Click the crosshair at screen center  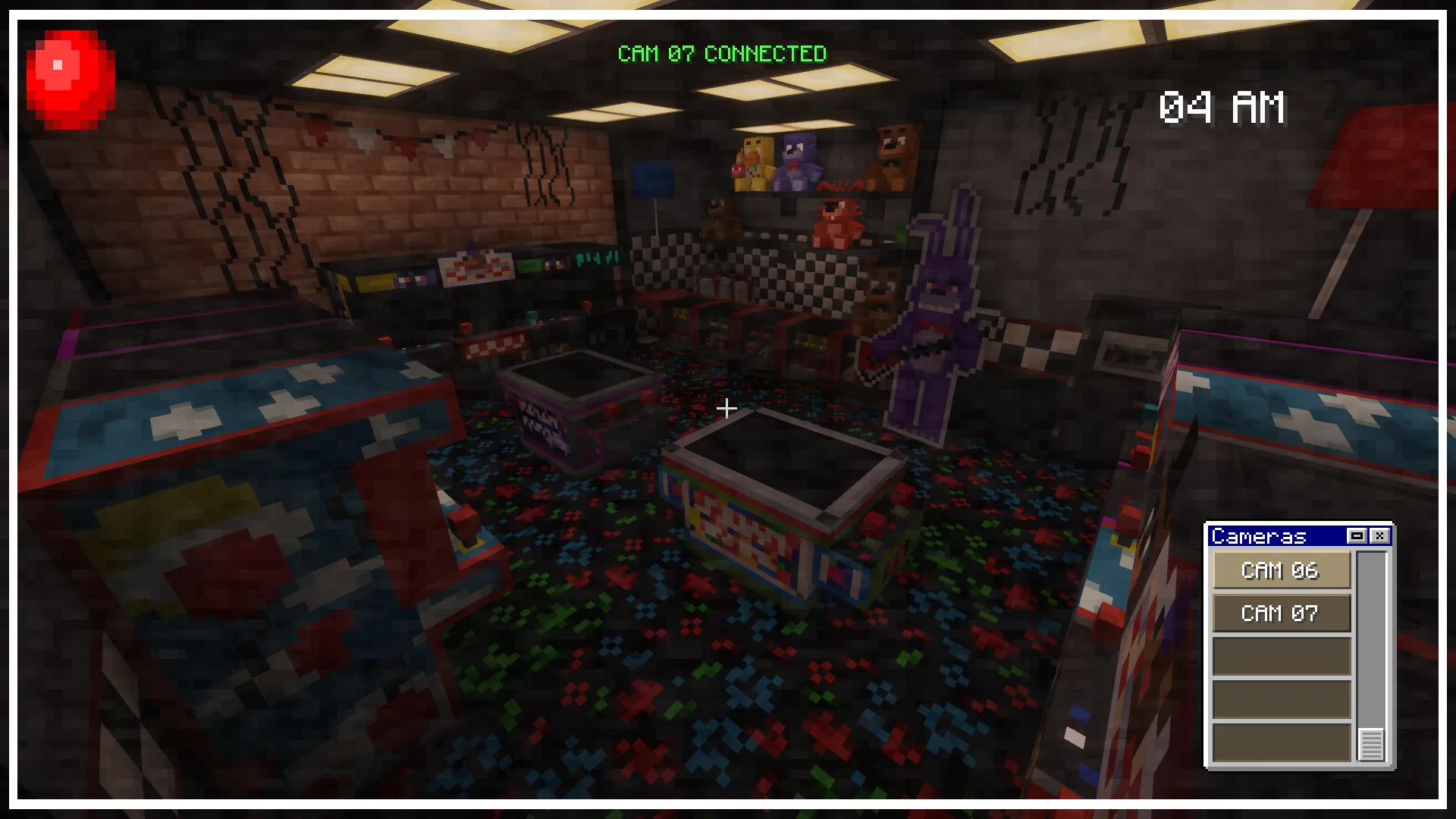pos(726,408)
